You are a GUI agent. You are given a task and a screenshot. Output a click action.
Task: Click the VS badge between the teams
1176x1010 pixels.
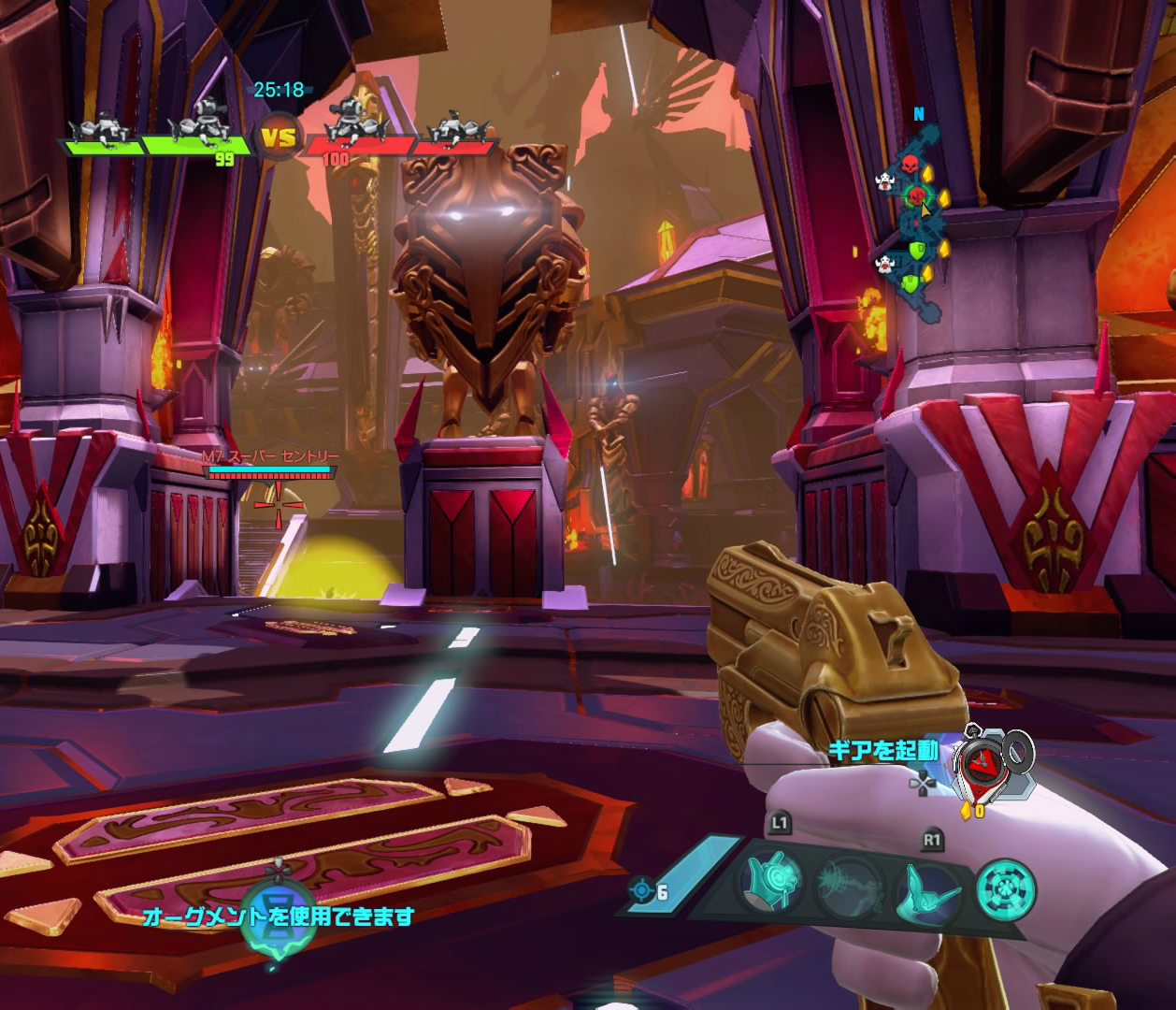pos(278,139)
